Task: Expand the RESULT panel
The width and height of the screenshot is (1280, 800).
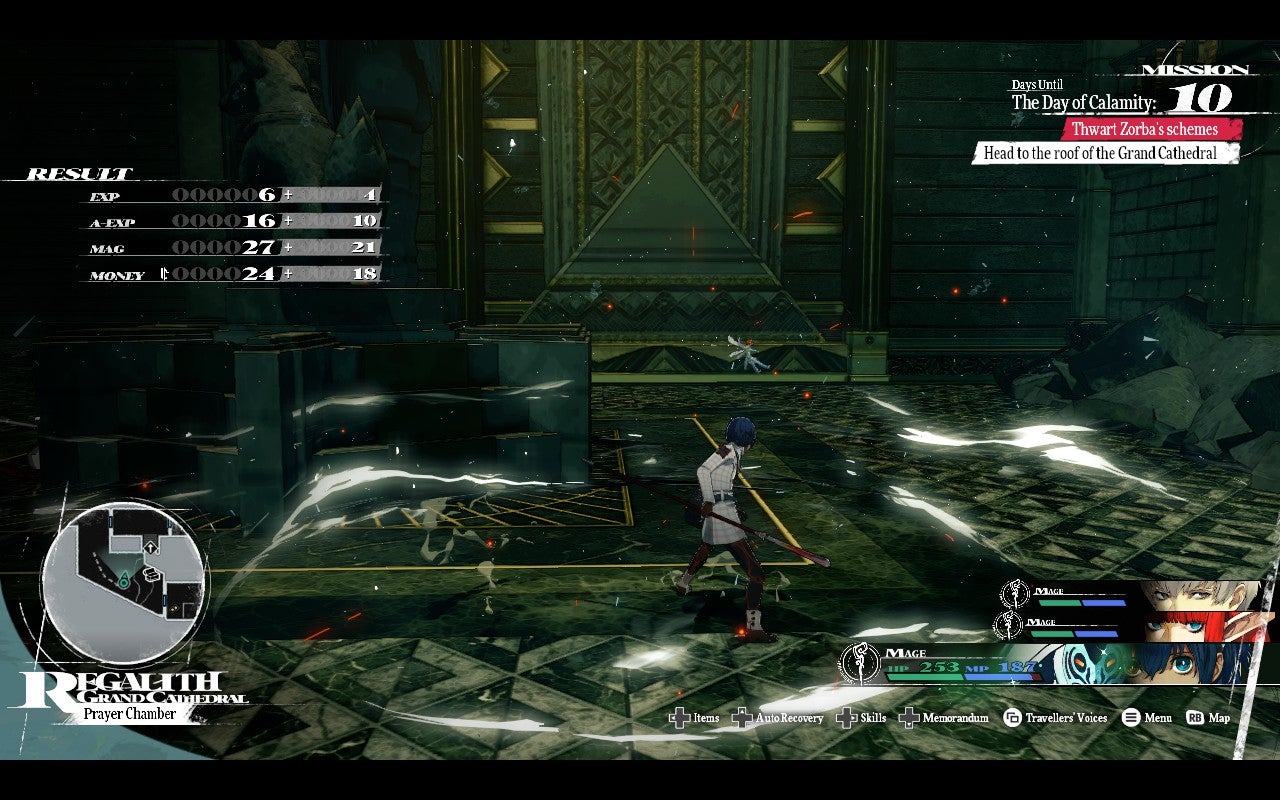Action: 78,172
